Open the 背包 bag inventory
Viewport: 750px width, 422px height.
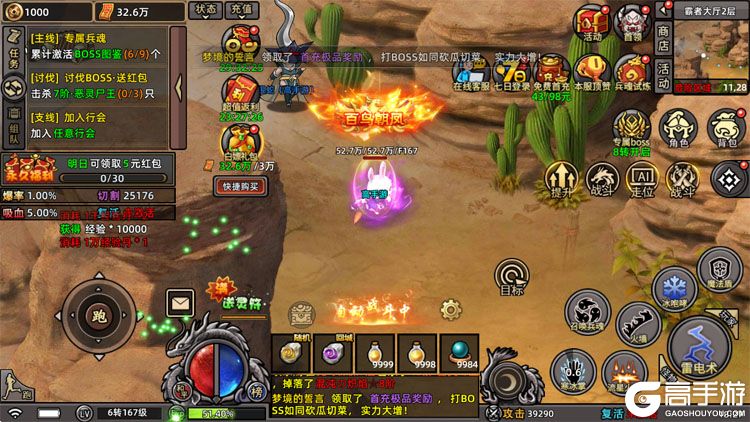click(x=727, y=130)
